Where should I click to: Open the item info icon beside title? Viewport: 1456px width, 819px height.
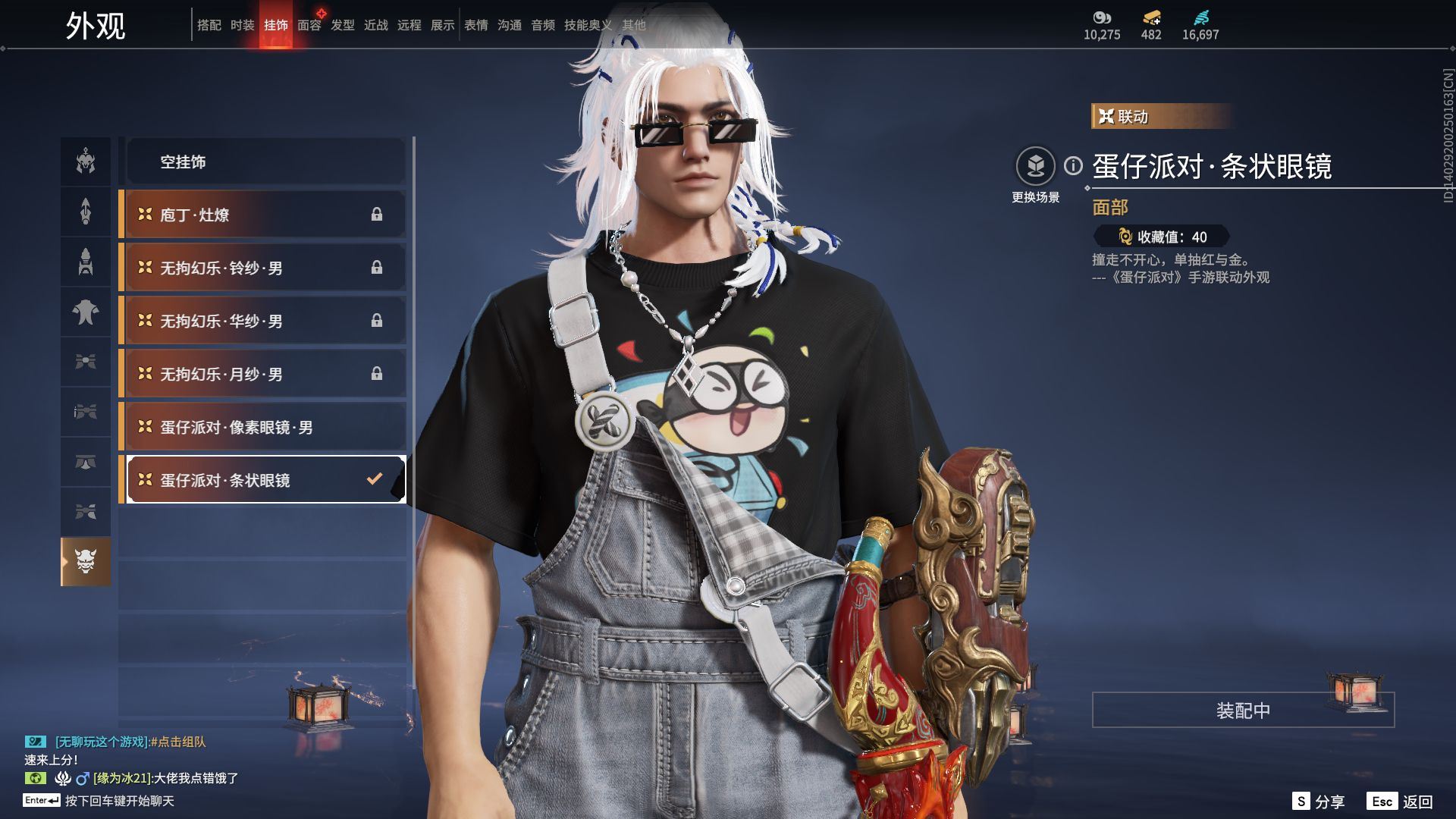(x=1073, y=165)
